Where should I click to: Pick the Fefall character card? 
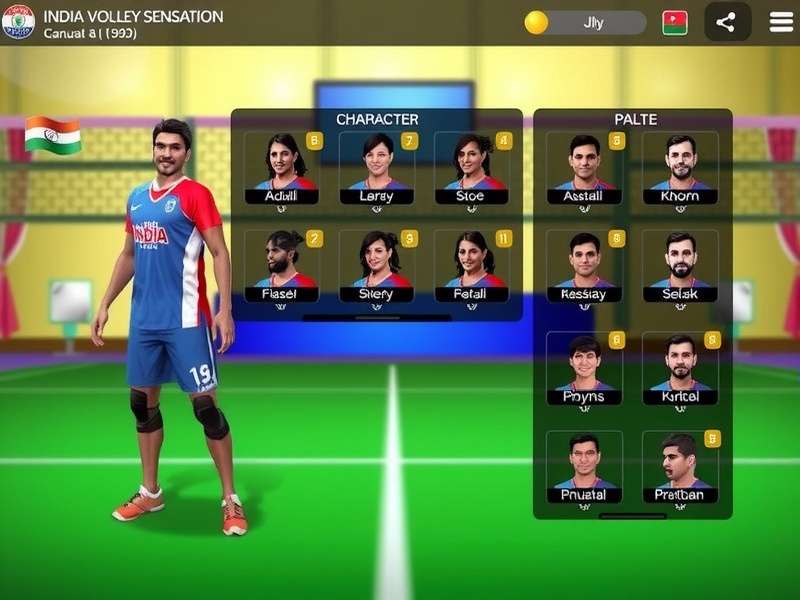tap(472, 267)
